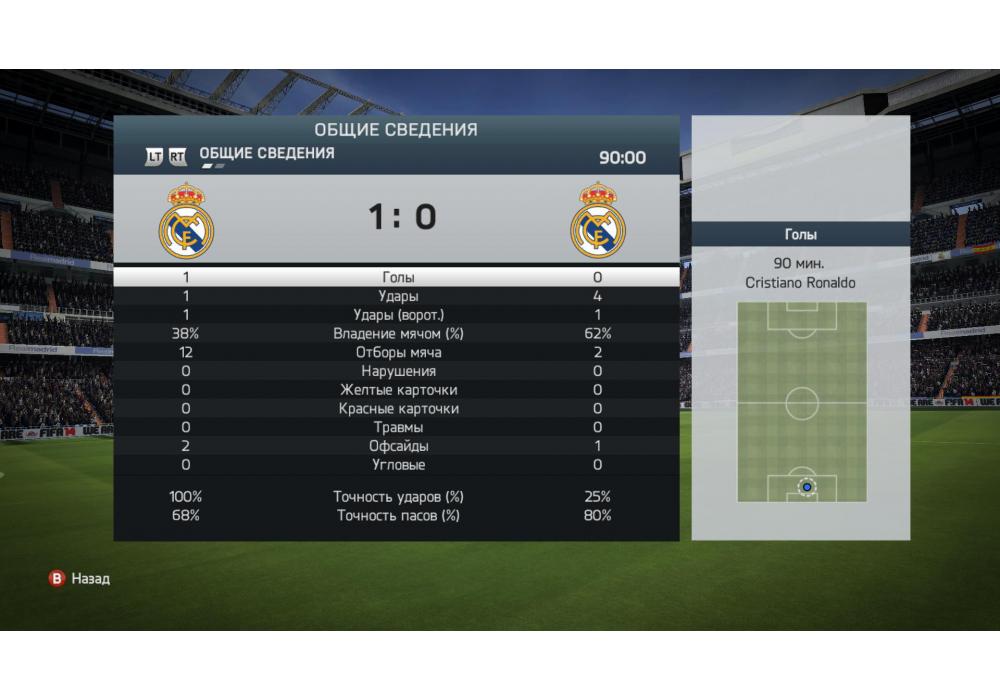1000x700 pixels.
Task: Select the Удары (ворот.) stat row
Action: [398, 315]
